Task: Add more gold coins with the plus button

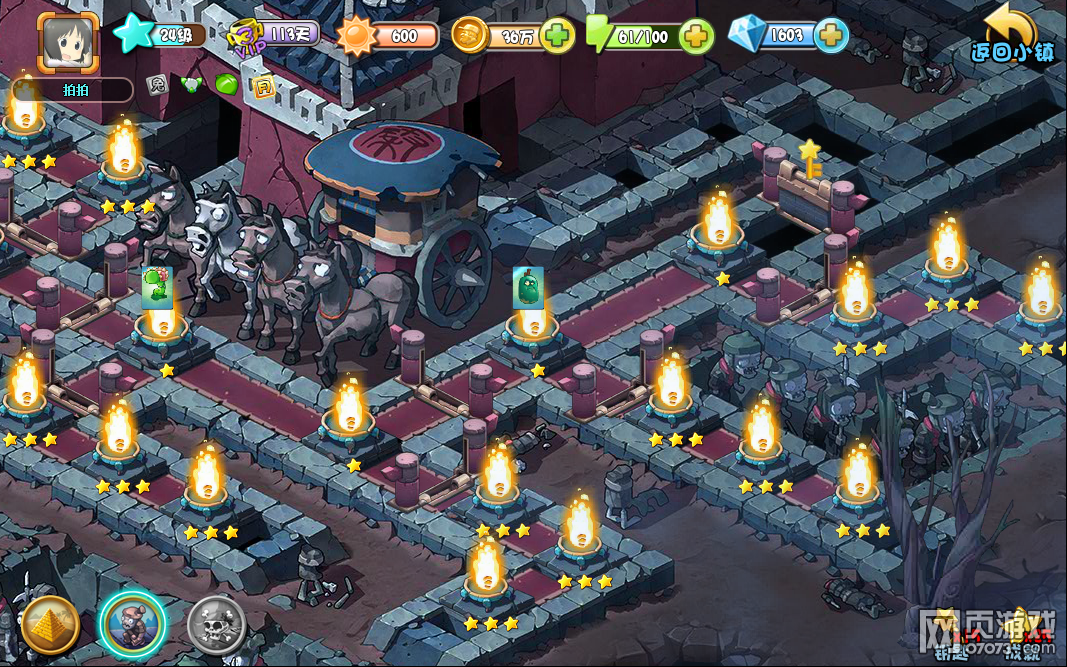Action: 557,36
